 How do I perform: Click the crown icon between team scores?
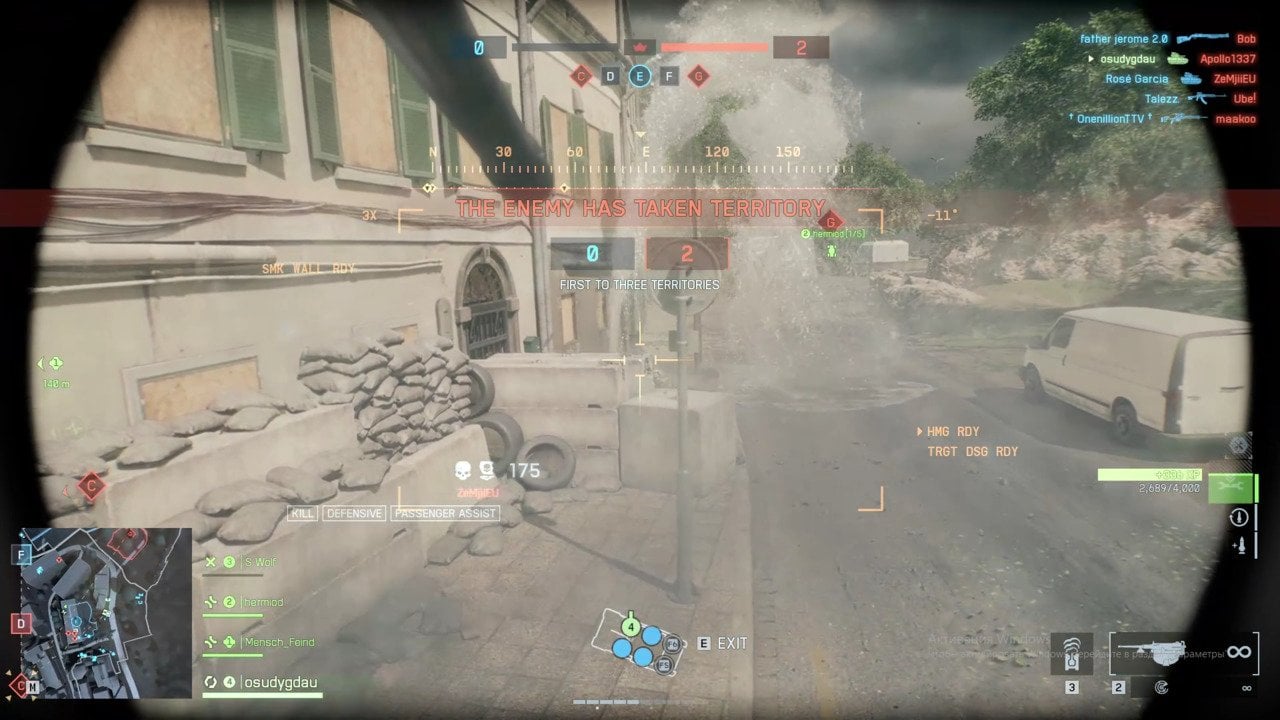(639, 47)
